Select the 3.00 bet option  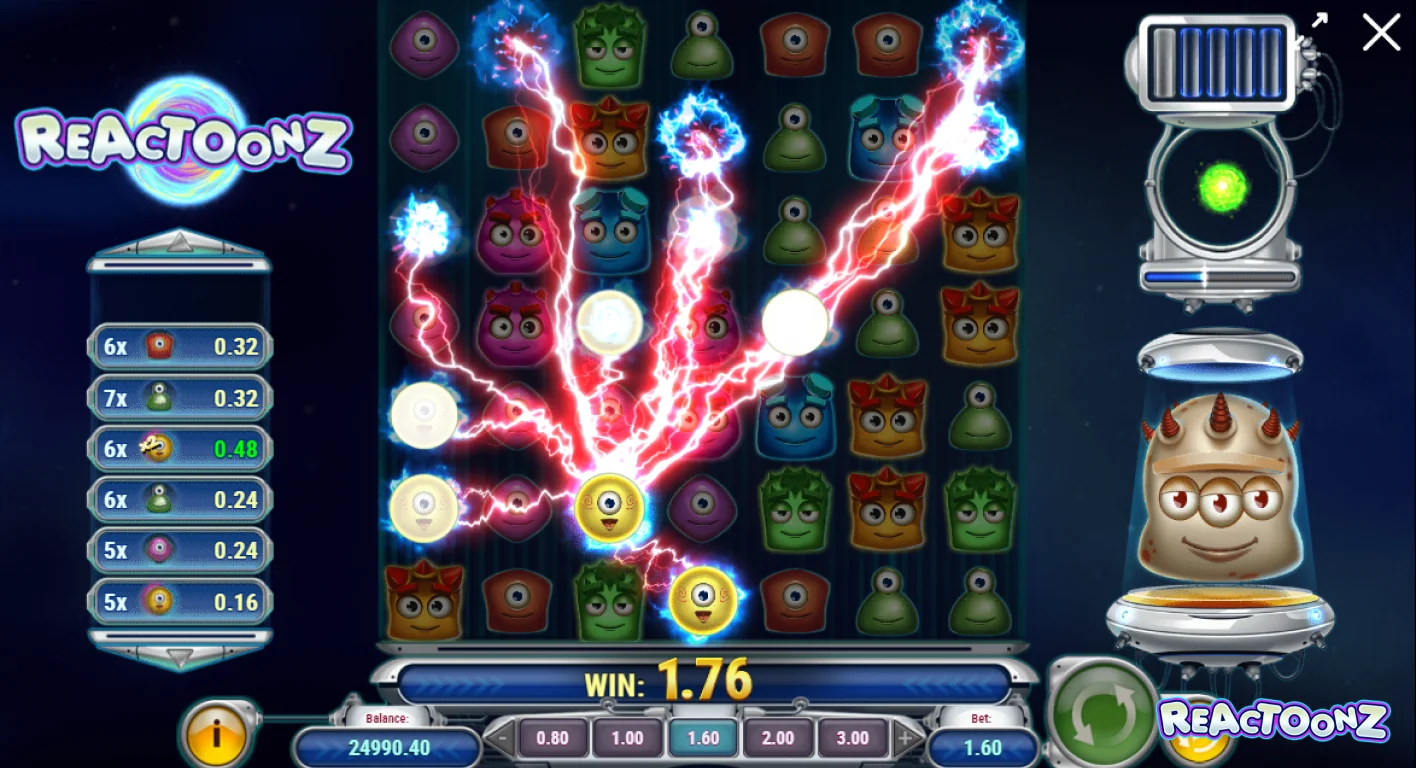pos(851,737)
